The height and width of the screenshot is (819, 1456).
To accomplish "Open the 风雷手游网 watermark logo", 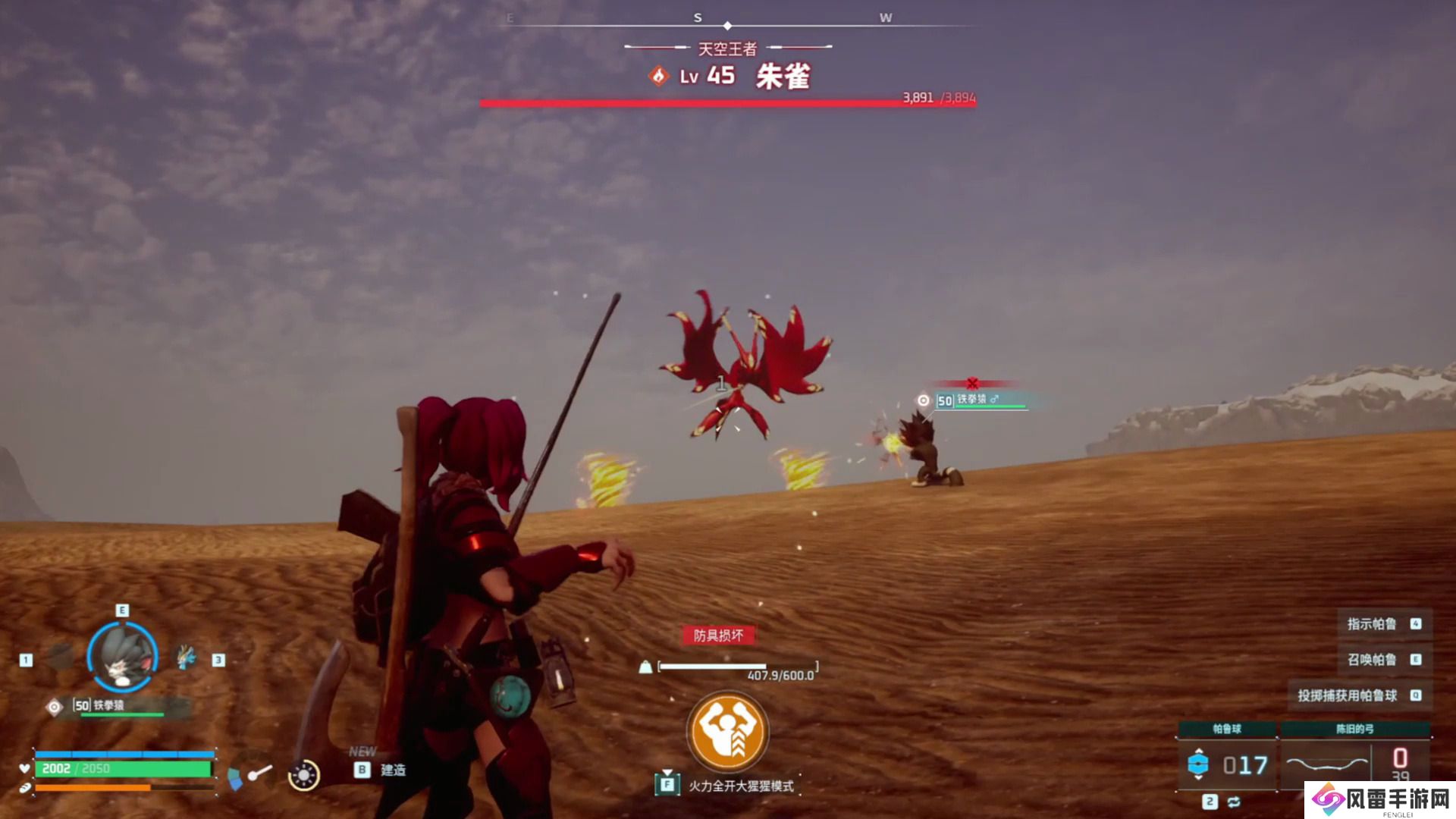I will click(1380, 799).
